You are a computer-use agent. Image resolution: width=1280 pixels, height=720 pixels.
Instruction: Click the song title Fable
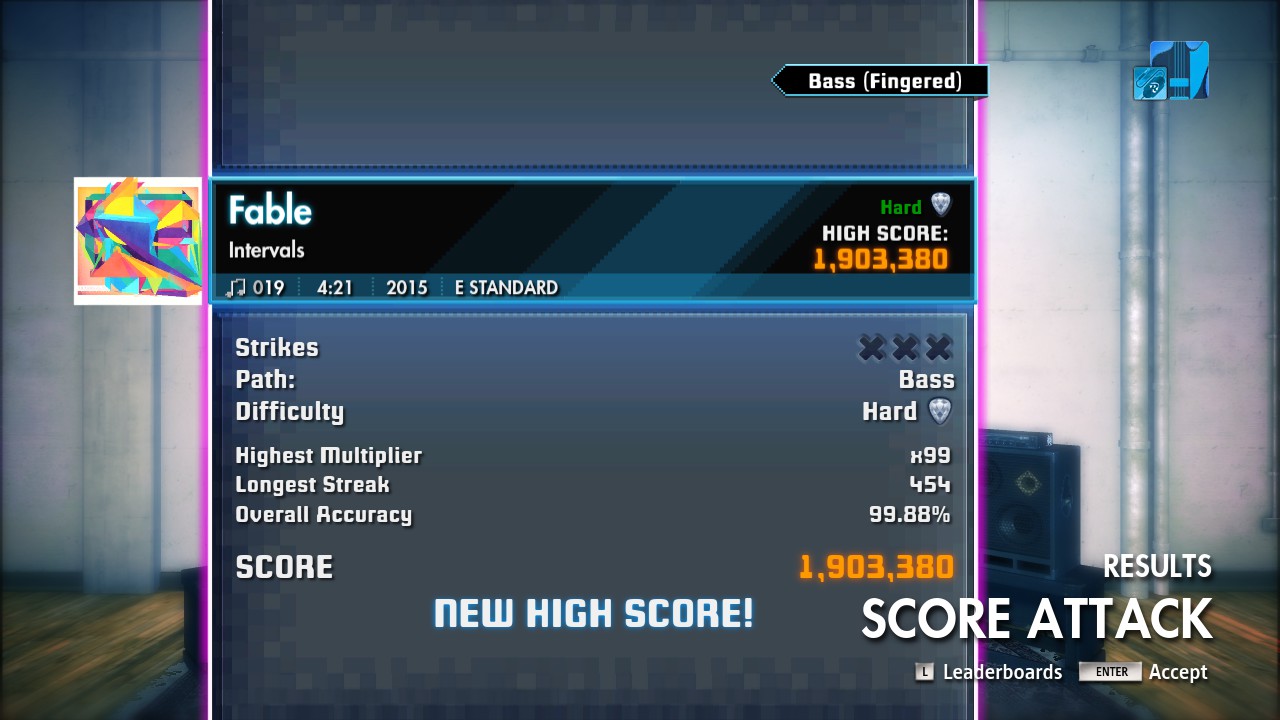pos(270,211)
